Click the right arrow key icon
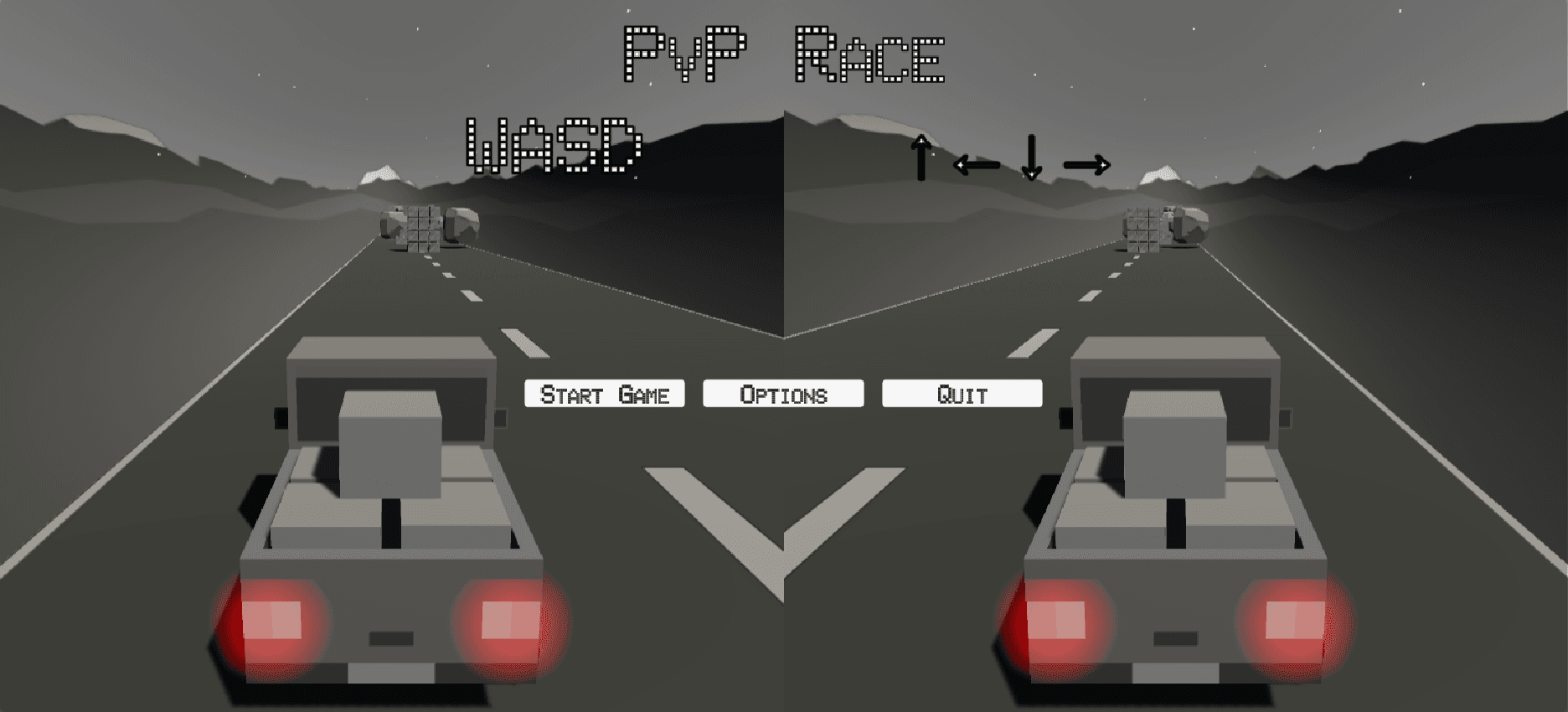 pos(1086,165)
